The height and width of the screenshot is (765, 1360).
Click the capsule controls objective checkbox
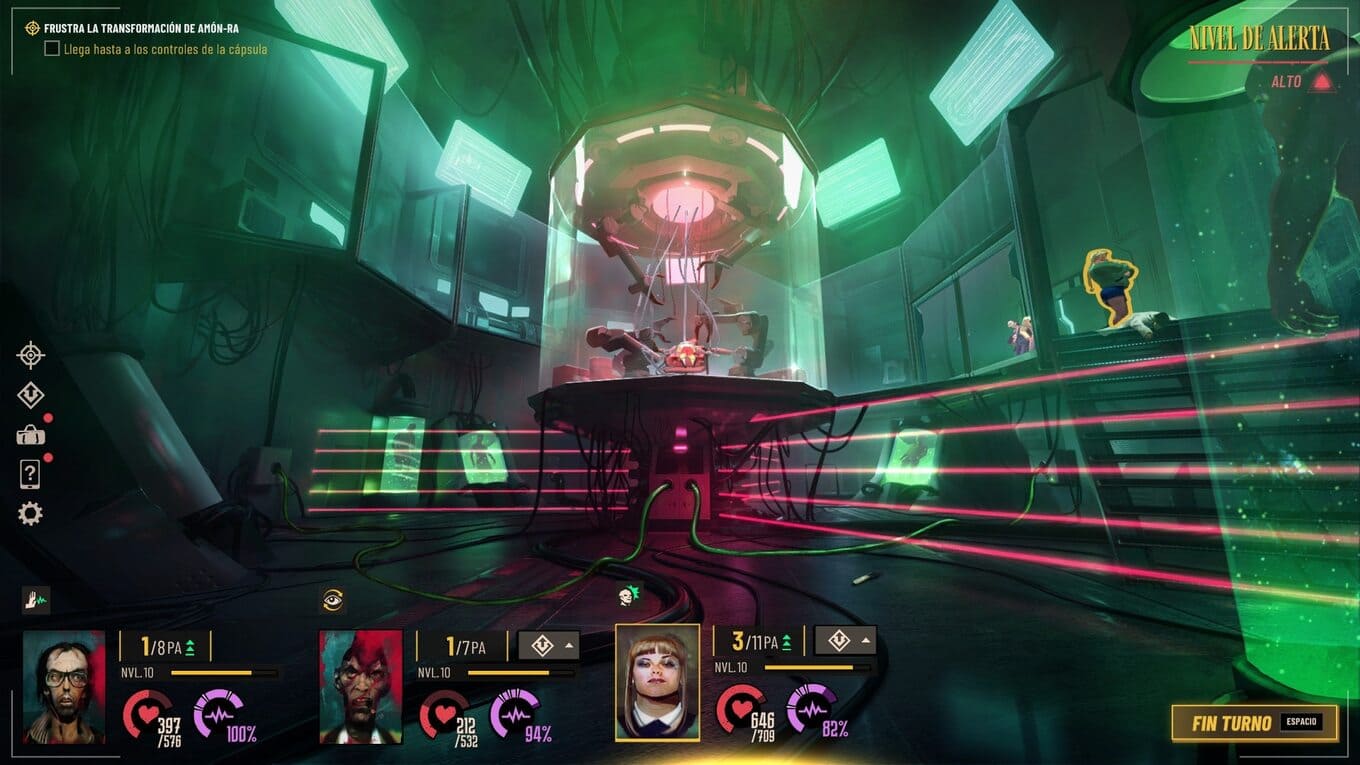pyautogui.click(x=52, y=49)
